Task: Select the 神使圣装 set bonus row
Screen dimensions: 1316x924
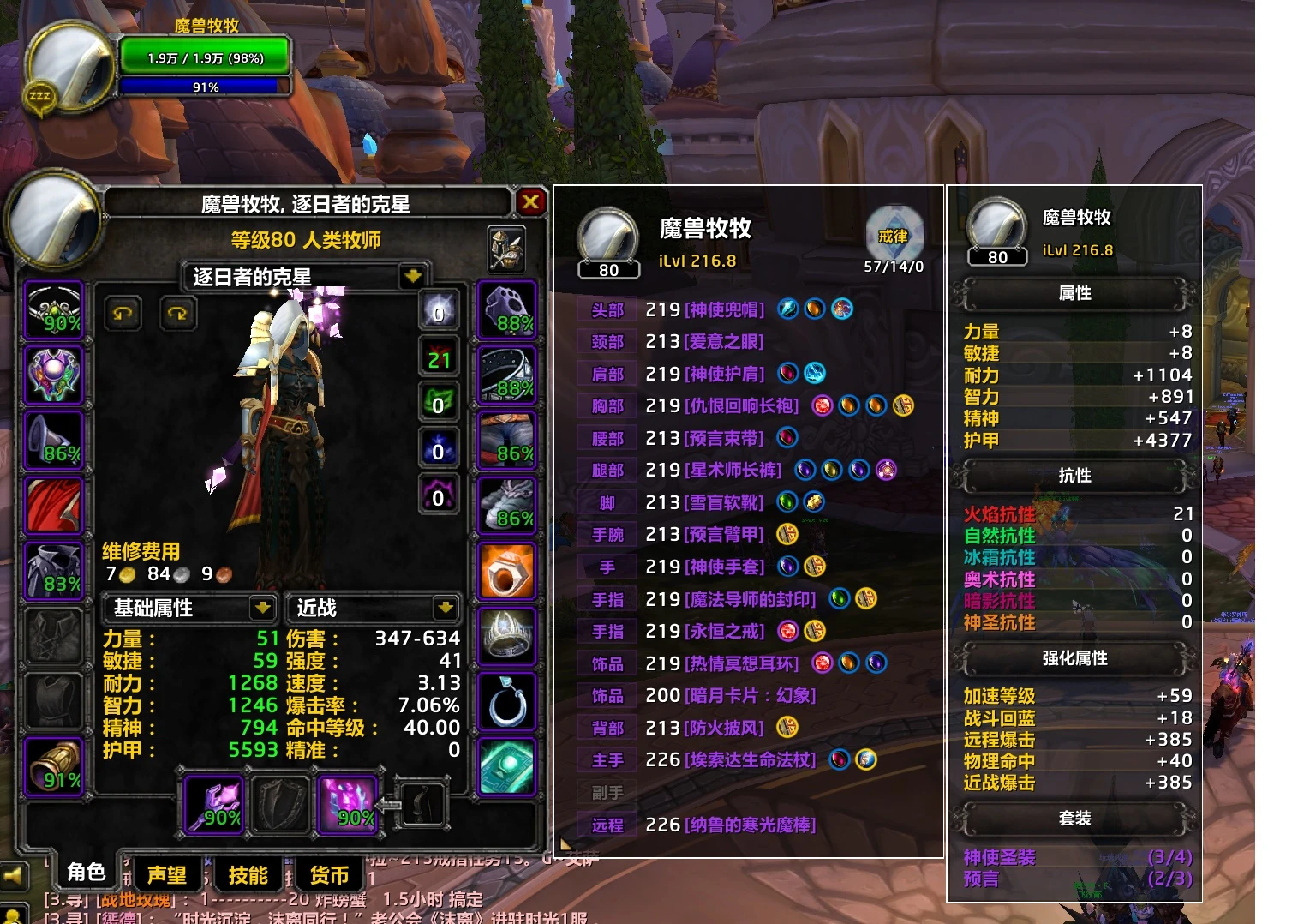Action: (999, 857)
